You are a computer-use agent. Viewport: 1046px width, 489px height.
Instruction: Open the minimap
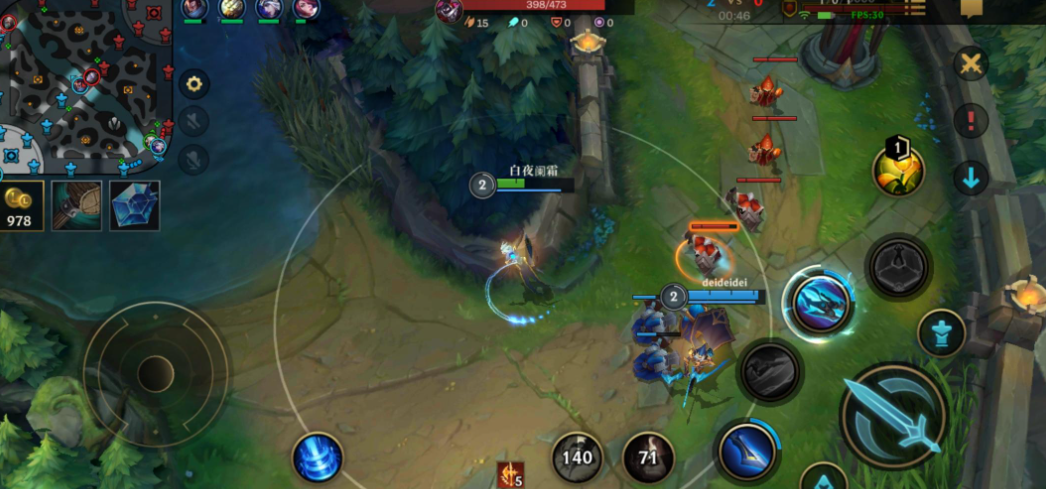tap(85, 85)
